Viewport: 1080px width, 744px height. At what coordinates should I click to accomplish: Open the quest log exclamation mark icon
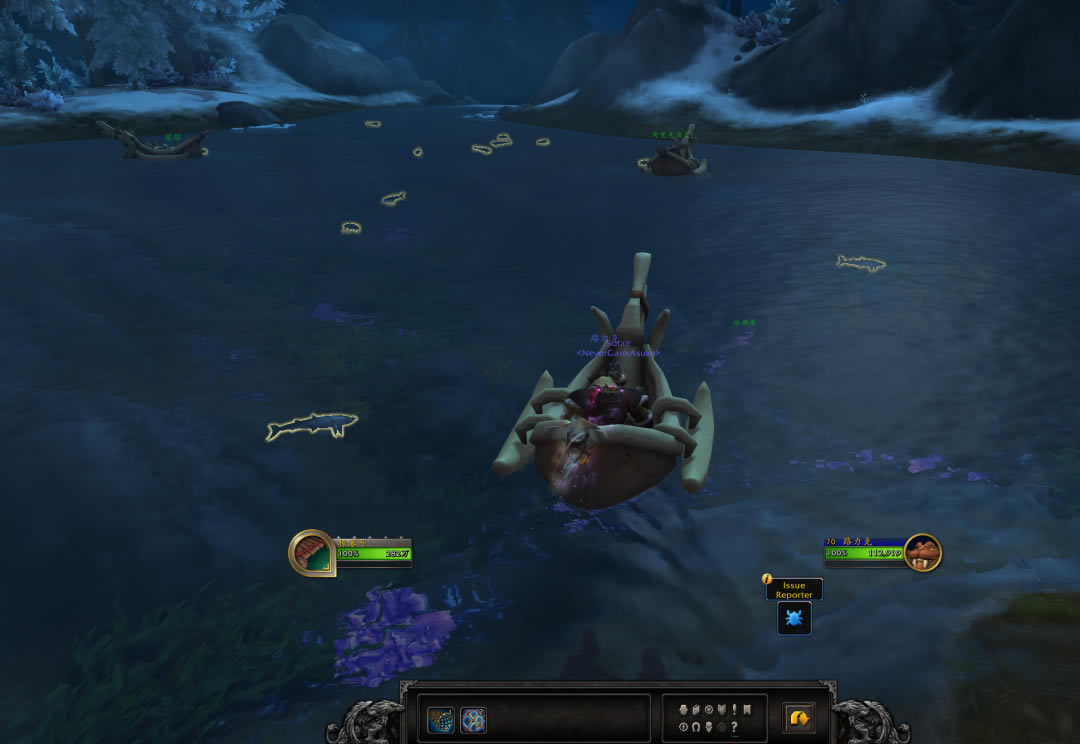tap(735, 709)
